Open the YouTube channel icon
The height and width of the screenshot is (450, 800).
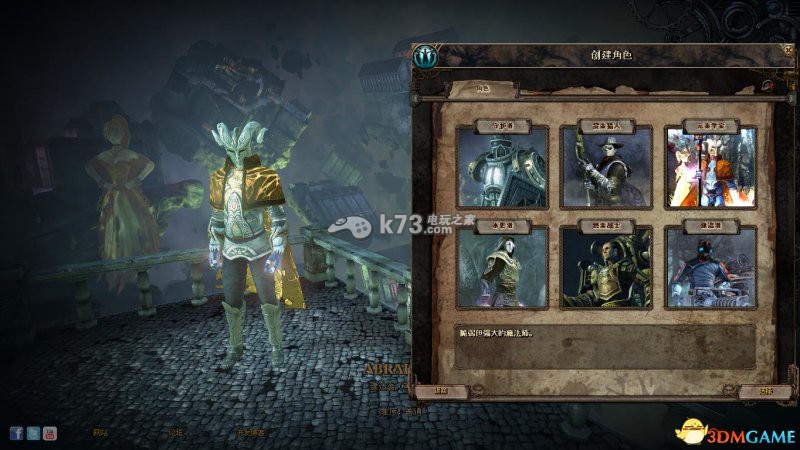click(x=49, y=433)
